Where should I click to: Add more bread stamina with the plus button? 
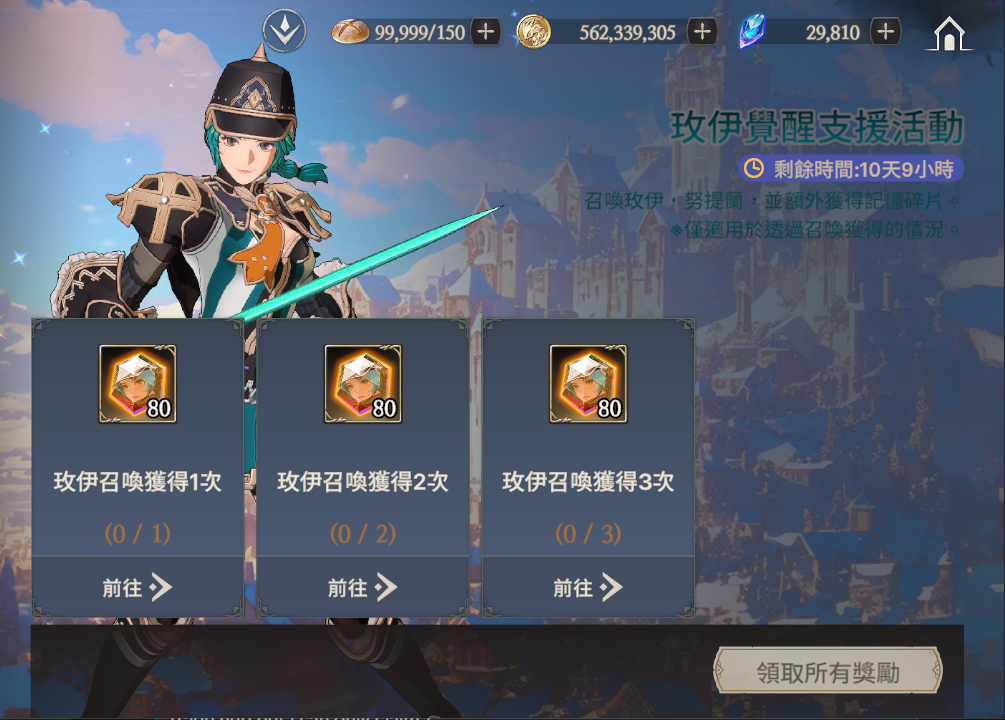click(x=486, y=32)
